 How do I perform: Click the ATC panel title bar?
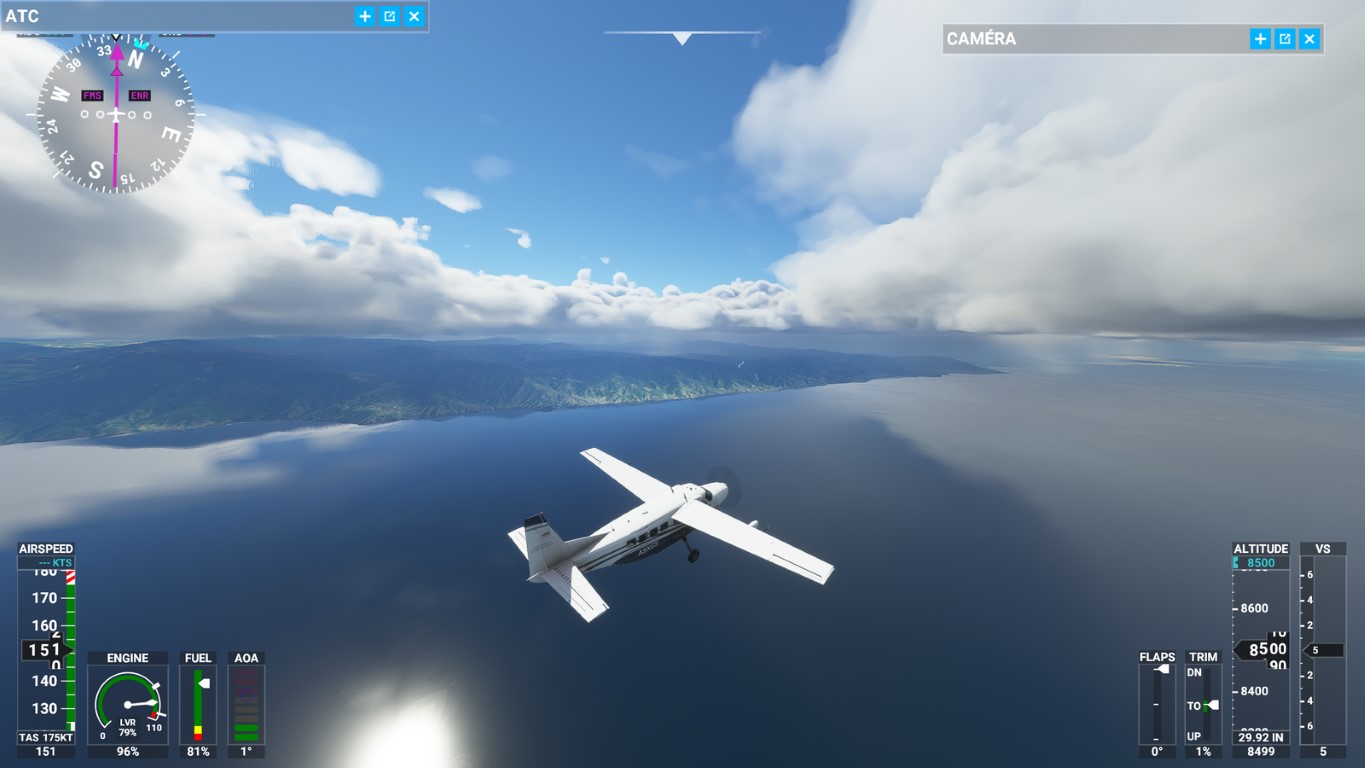(180, 16)
